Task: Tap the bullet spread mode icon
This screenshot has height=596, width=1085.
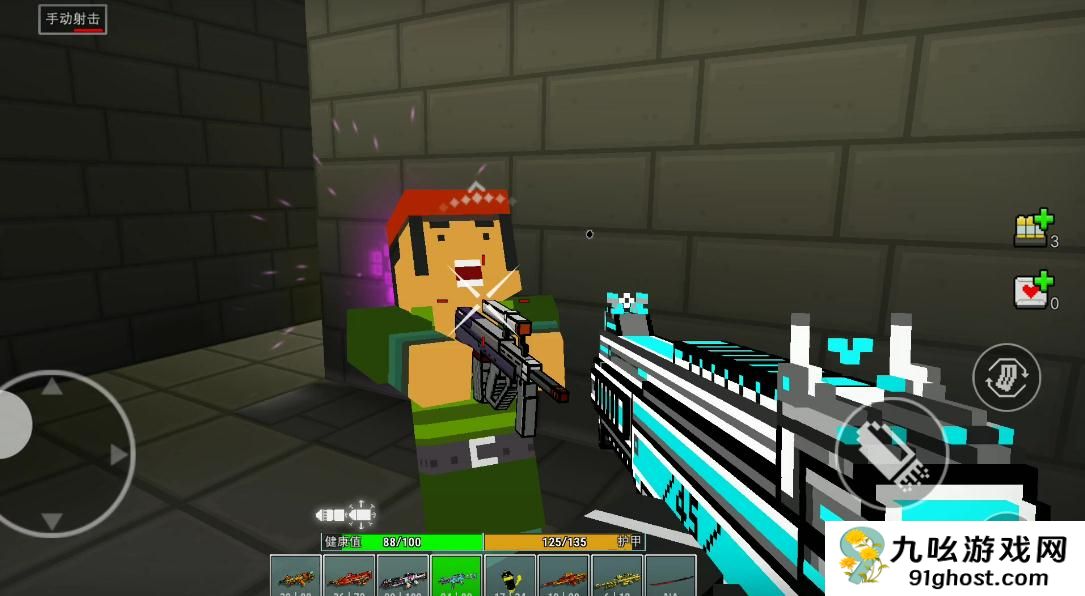Action: tap(345, 514)
